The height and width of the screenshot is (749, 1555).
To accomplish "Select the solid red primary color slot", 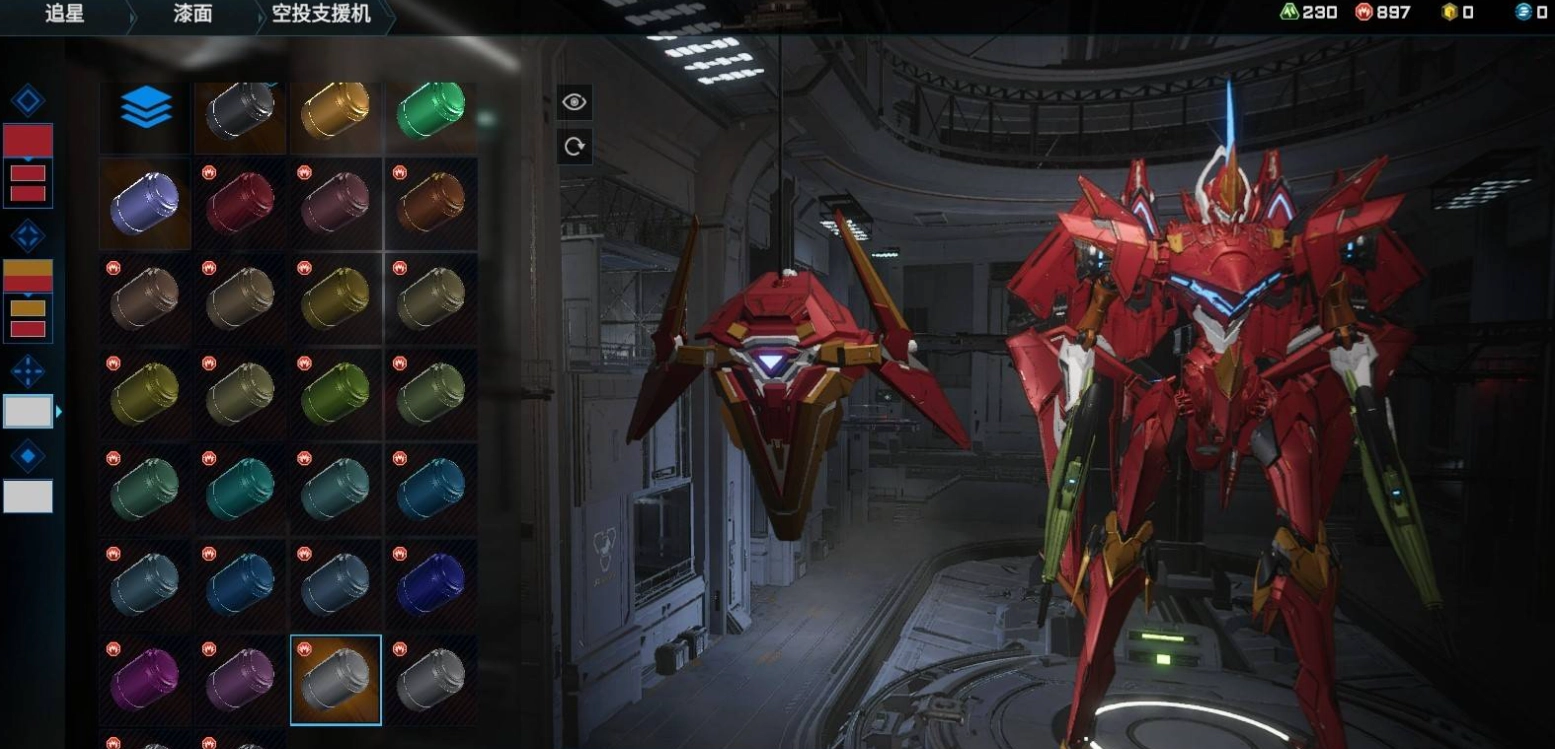I will [x=28, y=141].
